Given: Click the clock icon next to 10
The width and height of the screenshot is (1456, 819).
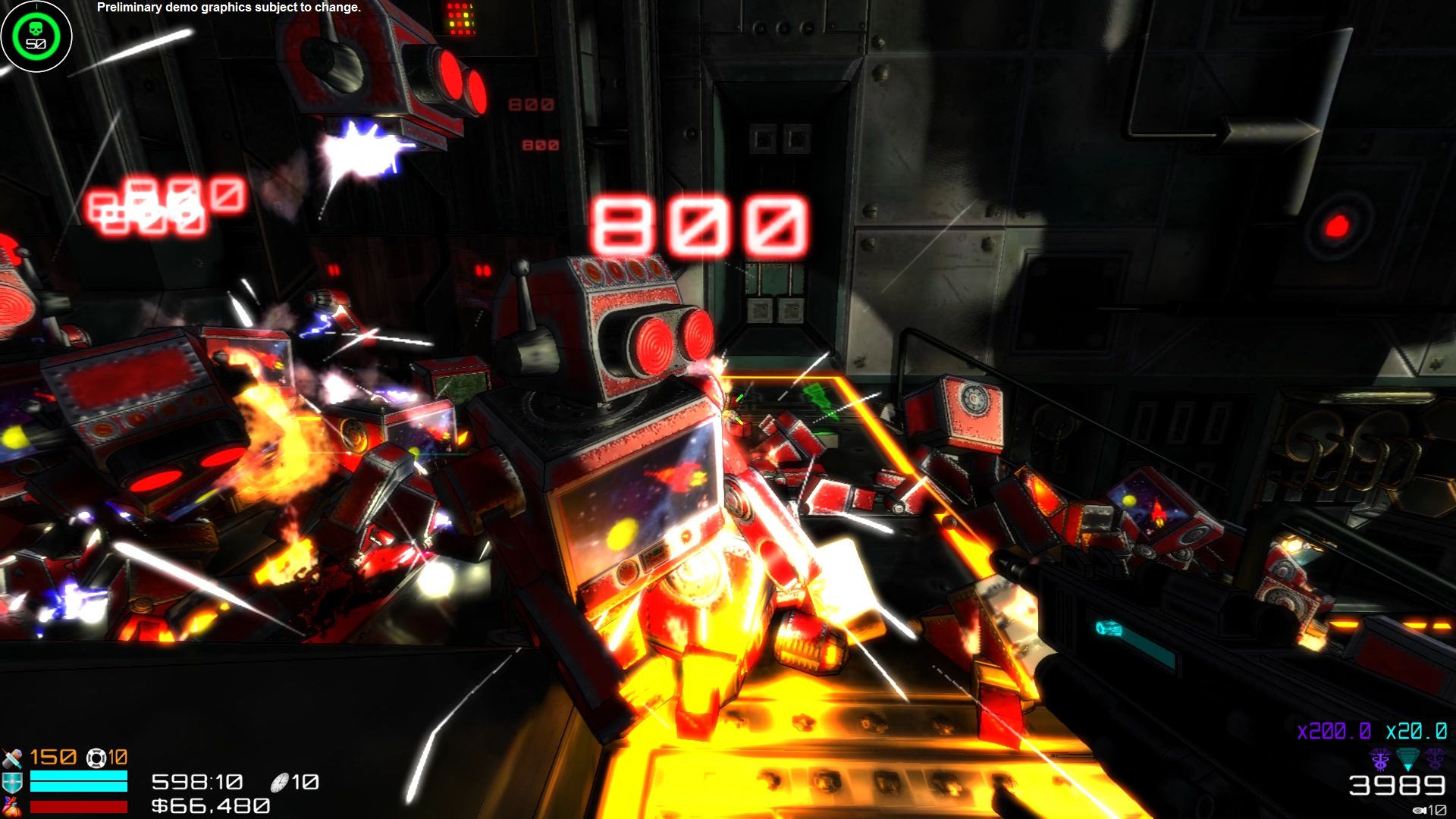Looking at the screenshot, I should pos(279,783).
